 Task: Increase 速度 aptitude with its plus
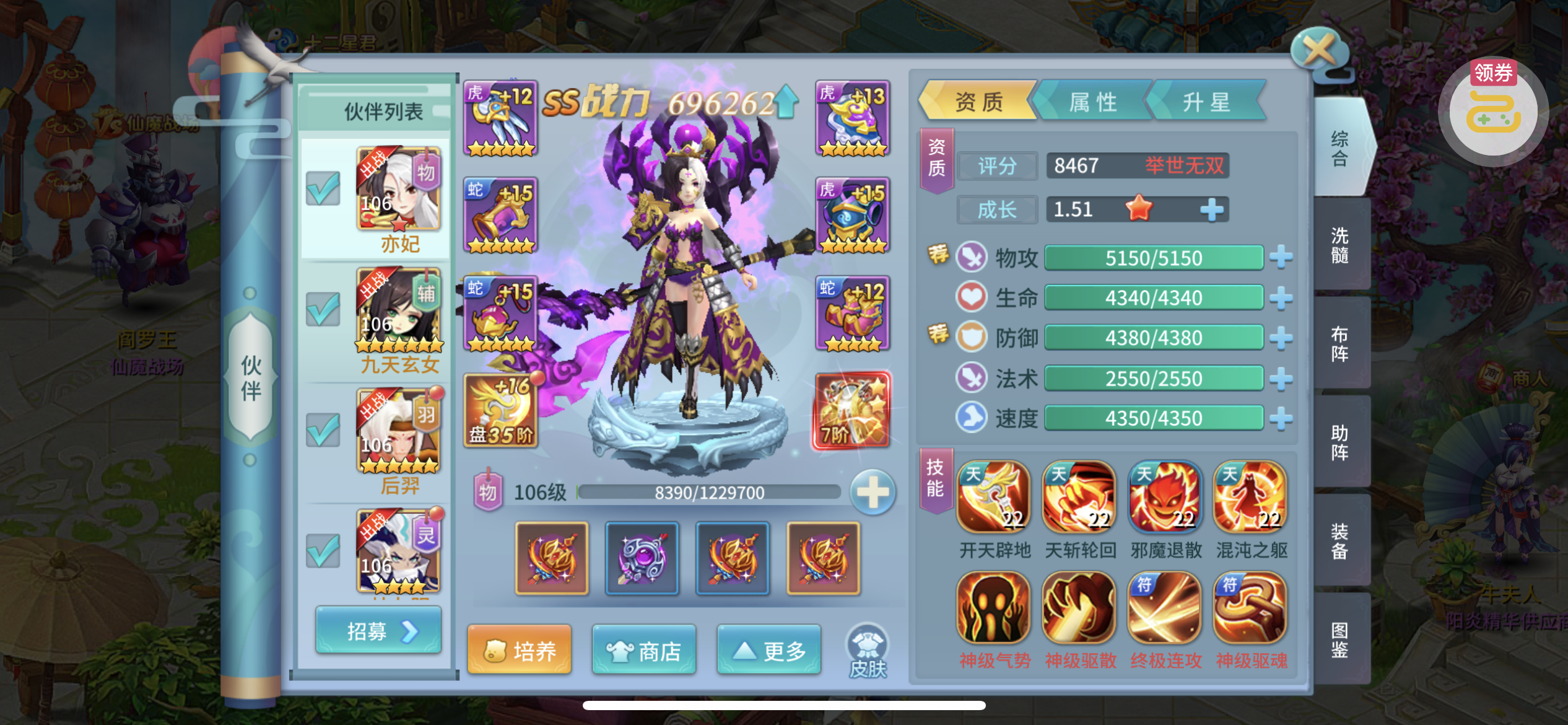click(x=1281, y=419)
